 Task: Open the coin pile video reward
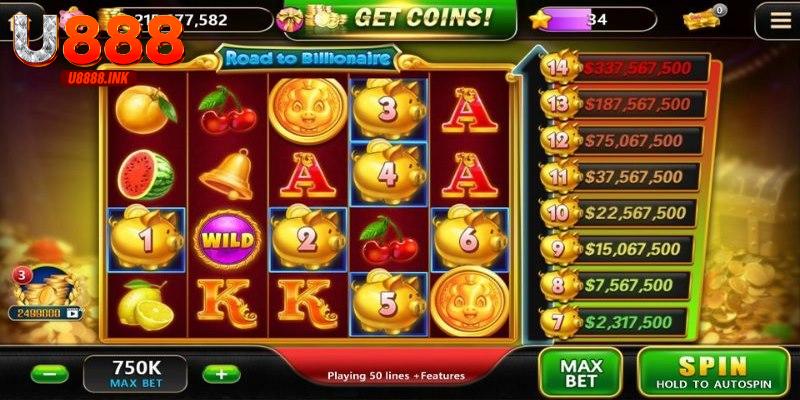point(44,295)
